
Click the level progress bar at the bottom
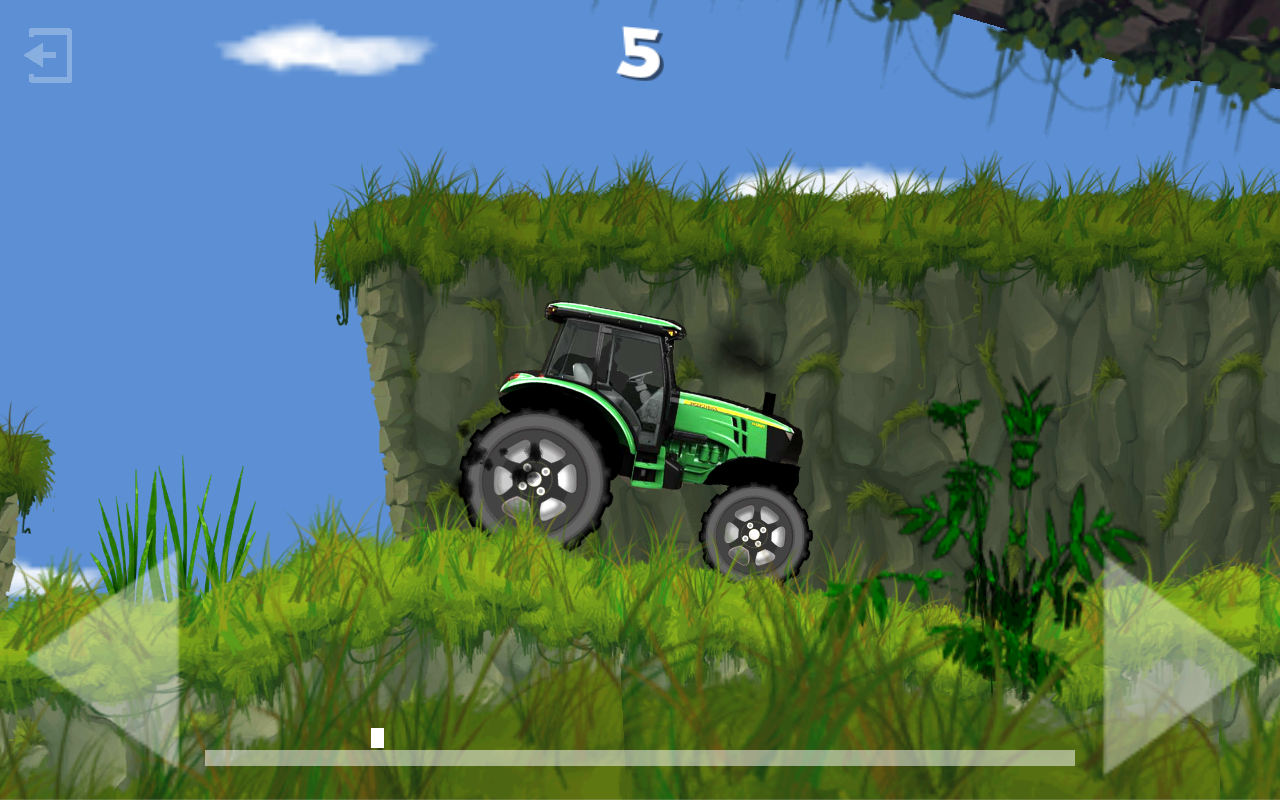pyautogui.click(x=640, y=757)
